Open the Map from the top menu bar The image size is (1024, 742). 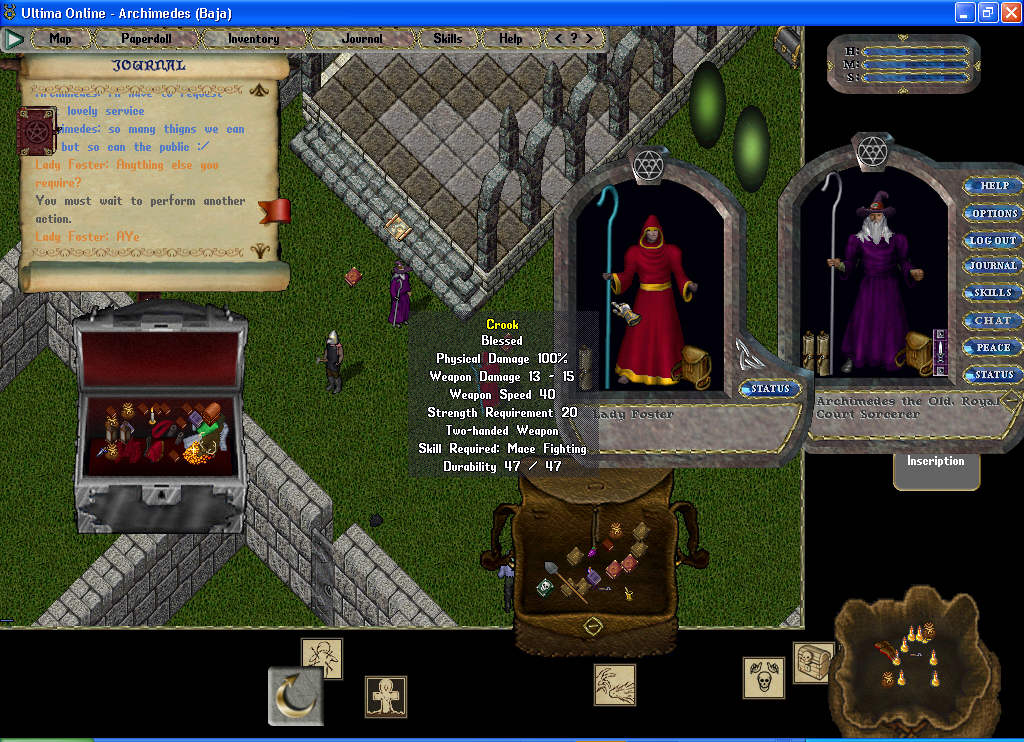coord(61,39)
